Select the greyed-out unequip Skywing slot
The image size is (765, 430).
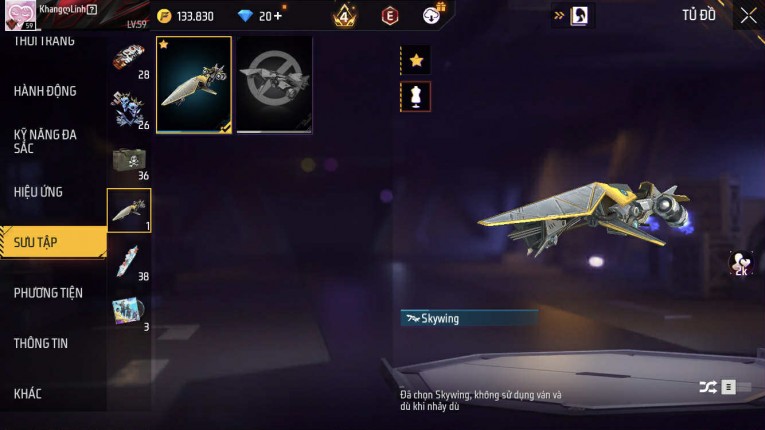[274, 85]
